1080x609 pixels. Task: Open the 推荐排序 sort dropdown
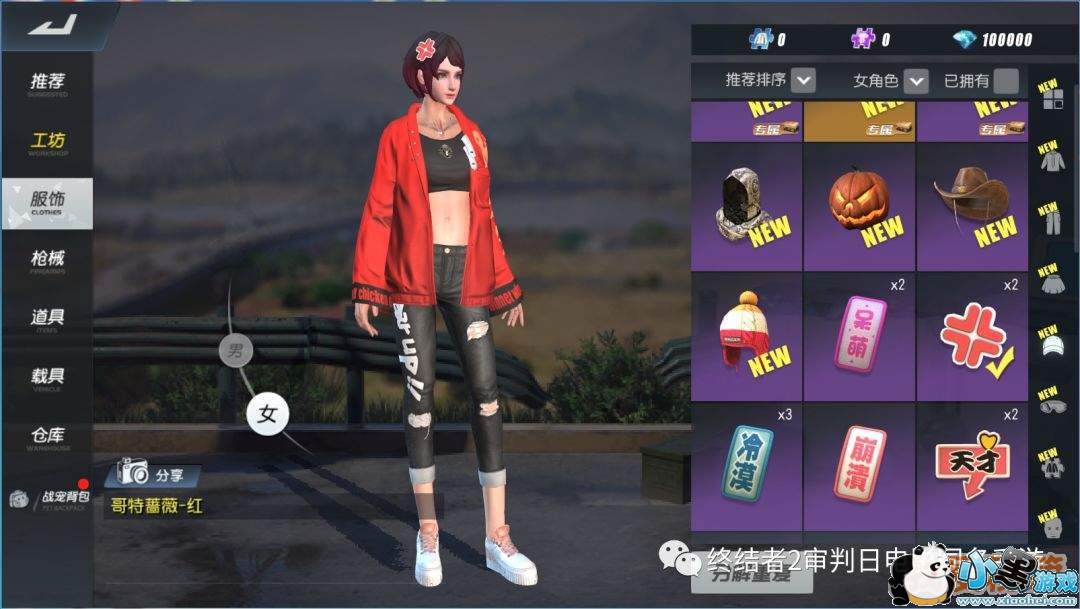(x=803, y=81)
